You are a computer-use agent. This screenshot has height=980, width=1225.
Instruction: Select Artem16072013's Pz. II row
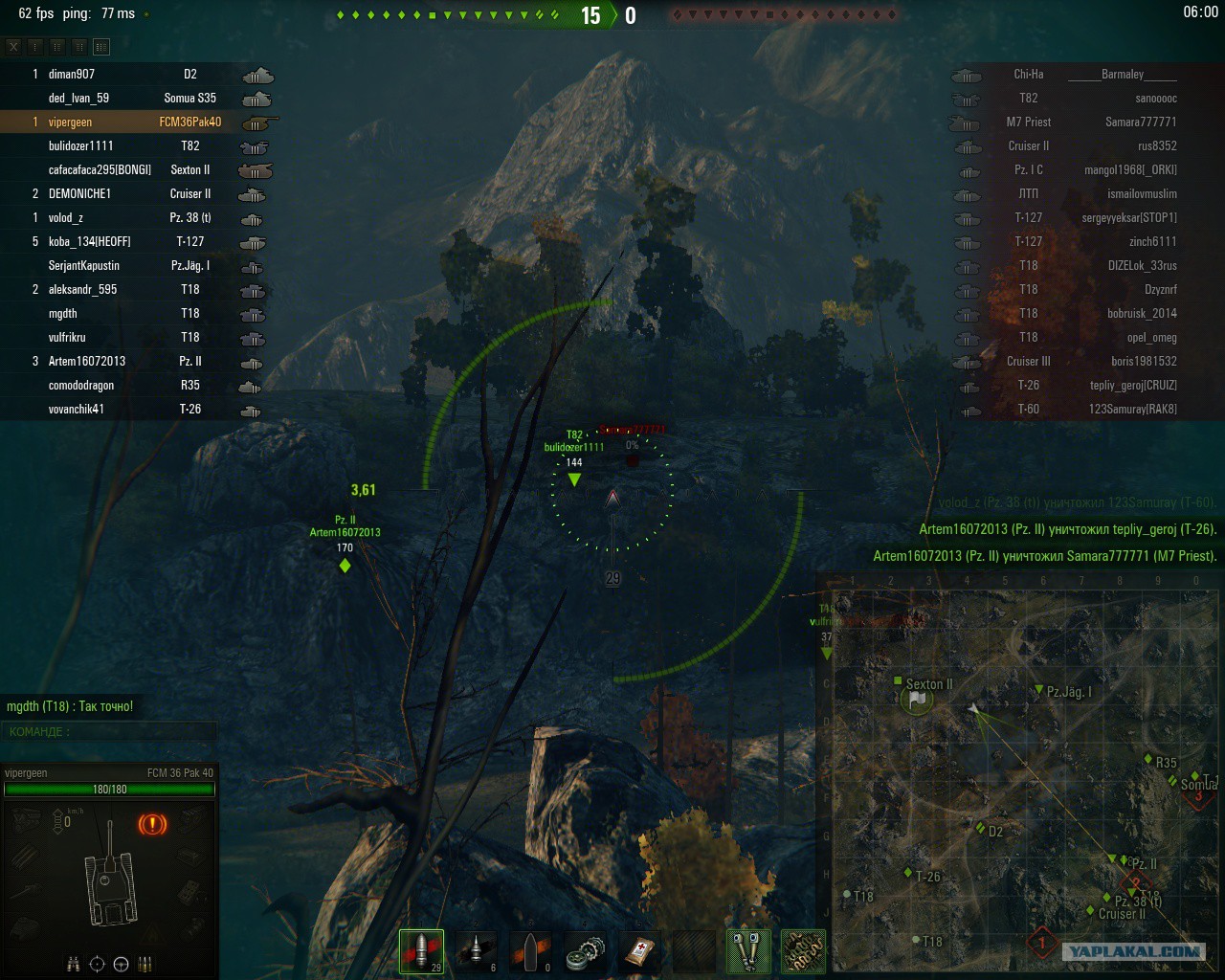[x=134, y=361]
